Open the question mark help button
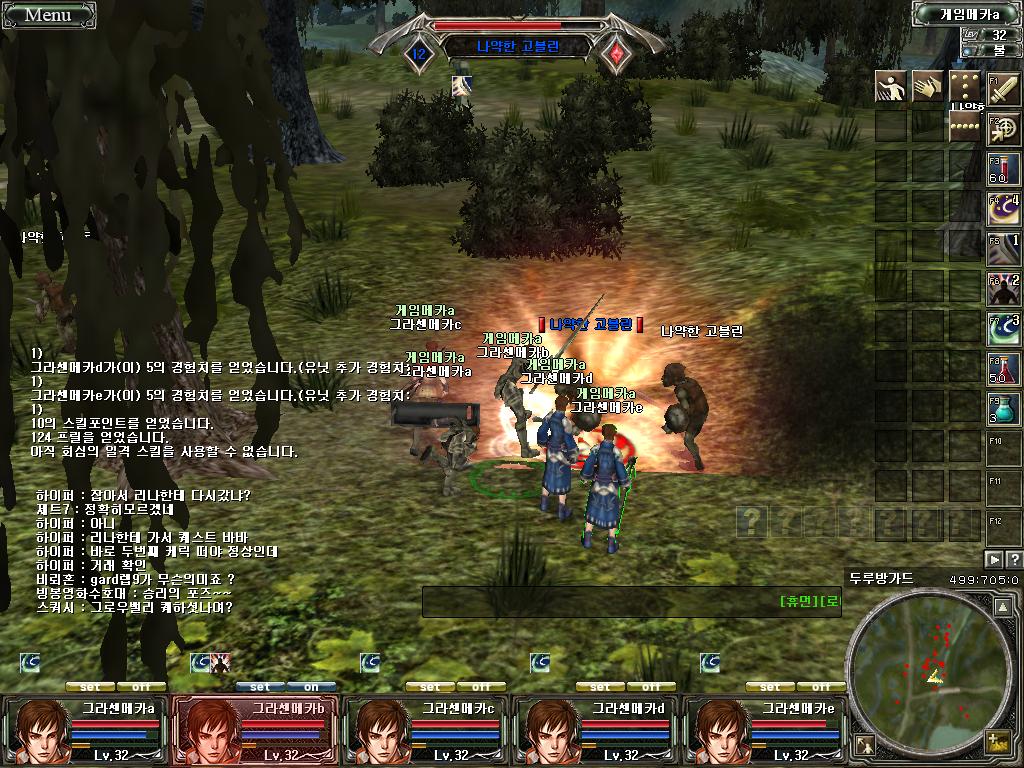The image size is (1024, 768). [1014, 559]
